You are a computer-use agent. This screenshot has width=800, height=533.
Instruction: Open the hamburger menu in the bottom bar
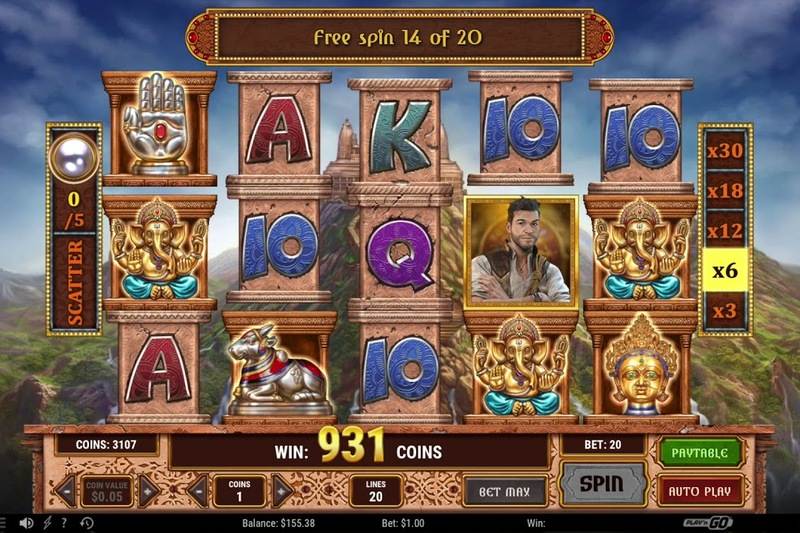pos(4,523)
